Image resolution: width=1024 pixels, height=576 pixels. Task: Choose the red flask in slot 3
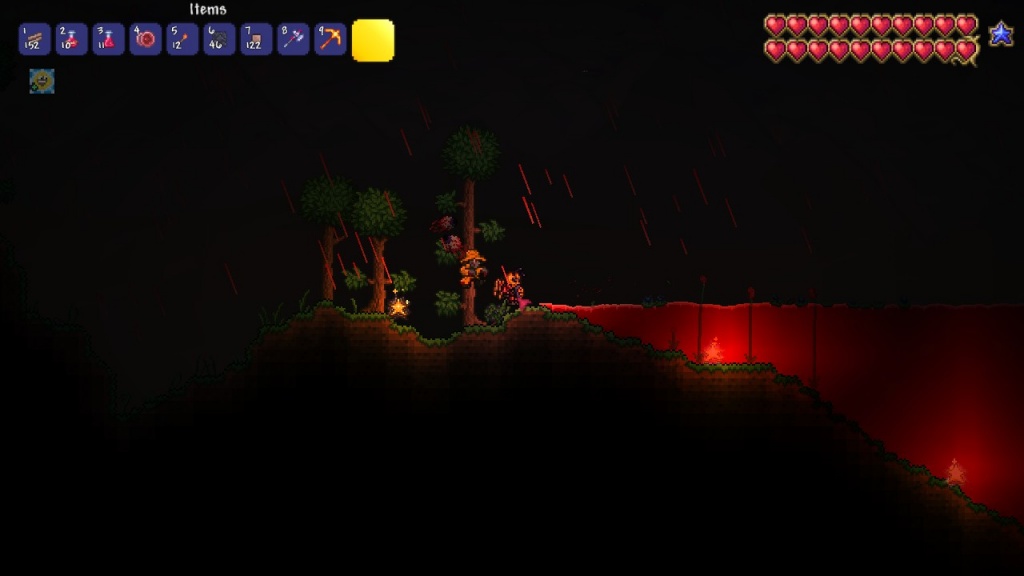[x=108, y=39]
